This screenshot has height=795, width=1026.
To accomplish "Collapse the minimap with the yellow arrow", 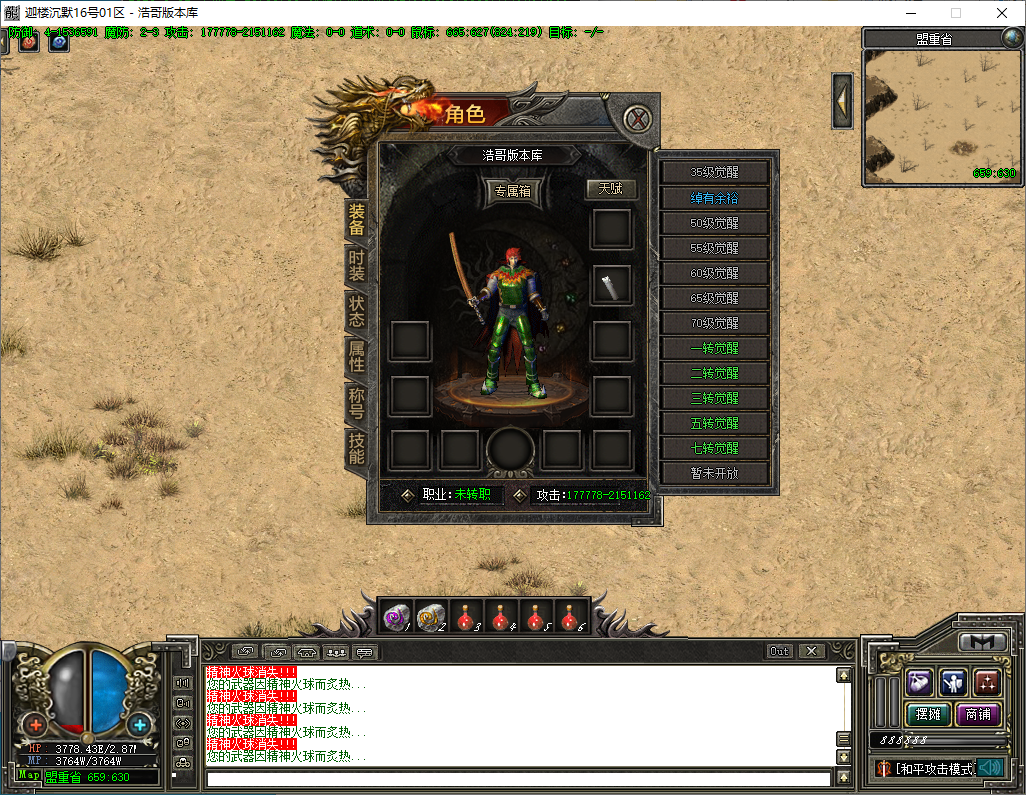I will [x=842, y=100].
